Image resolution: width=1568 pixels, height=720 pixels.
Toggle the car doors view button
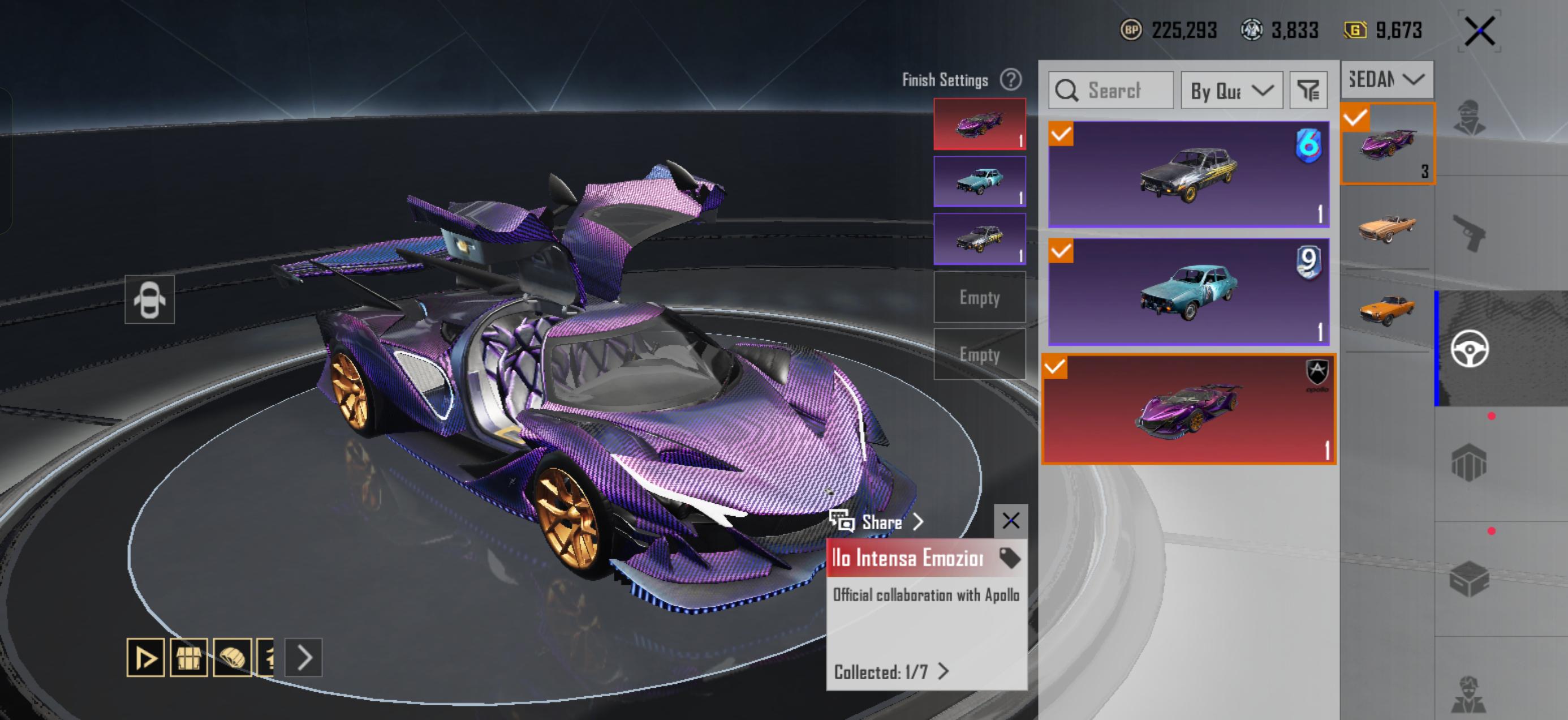pos(150,299)
